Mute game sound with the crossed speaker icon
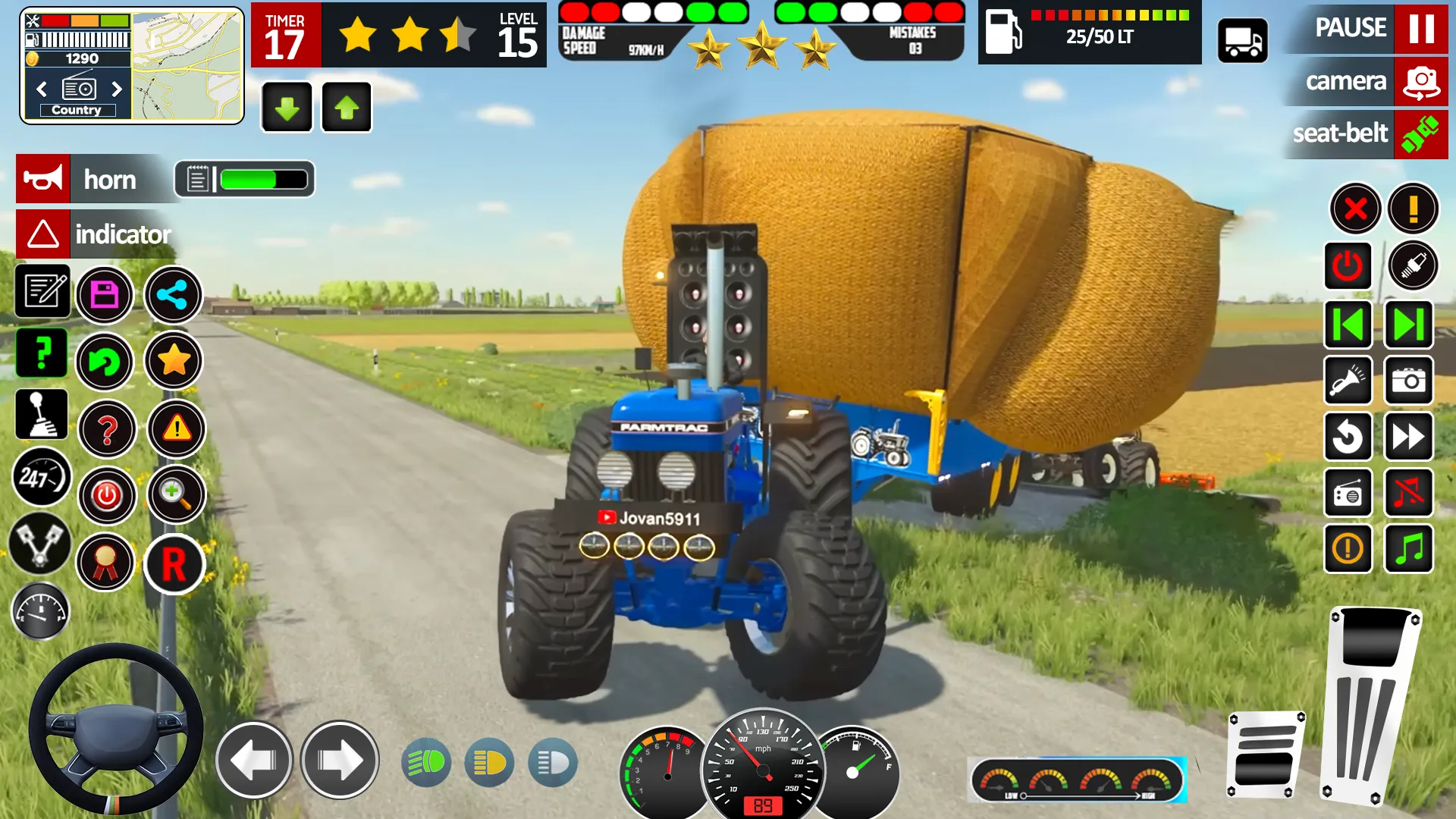The width and height of the screenshot is (1456, 819). 1409,493
